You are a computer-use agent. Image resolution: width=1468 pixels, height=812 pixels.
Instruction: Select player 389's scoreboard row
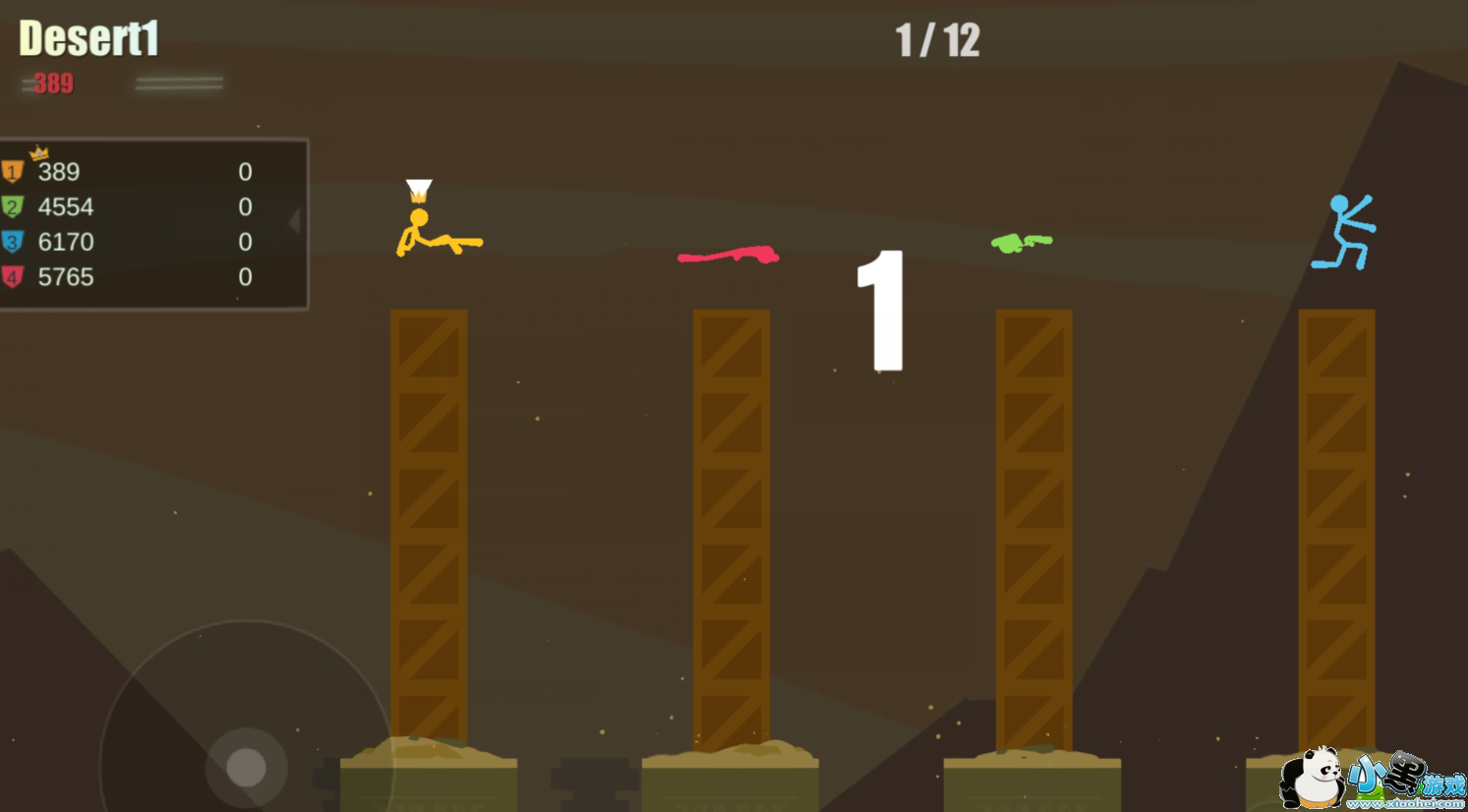(147, 172)
